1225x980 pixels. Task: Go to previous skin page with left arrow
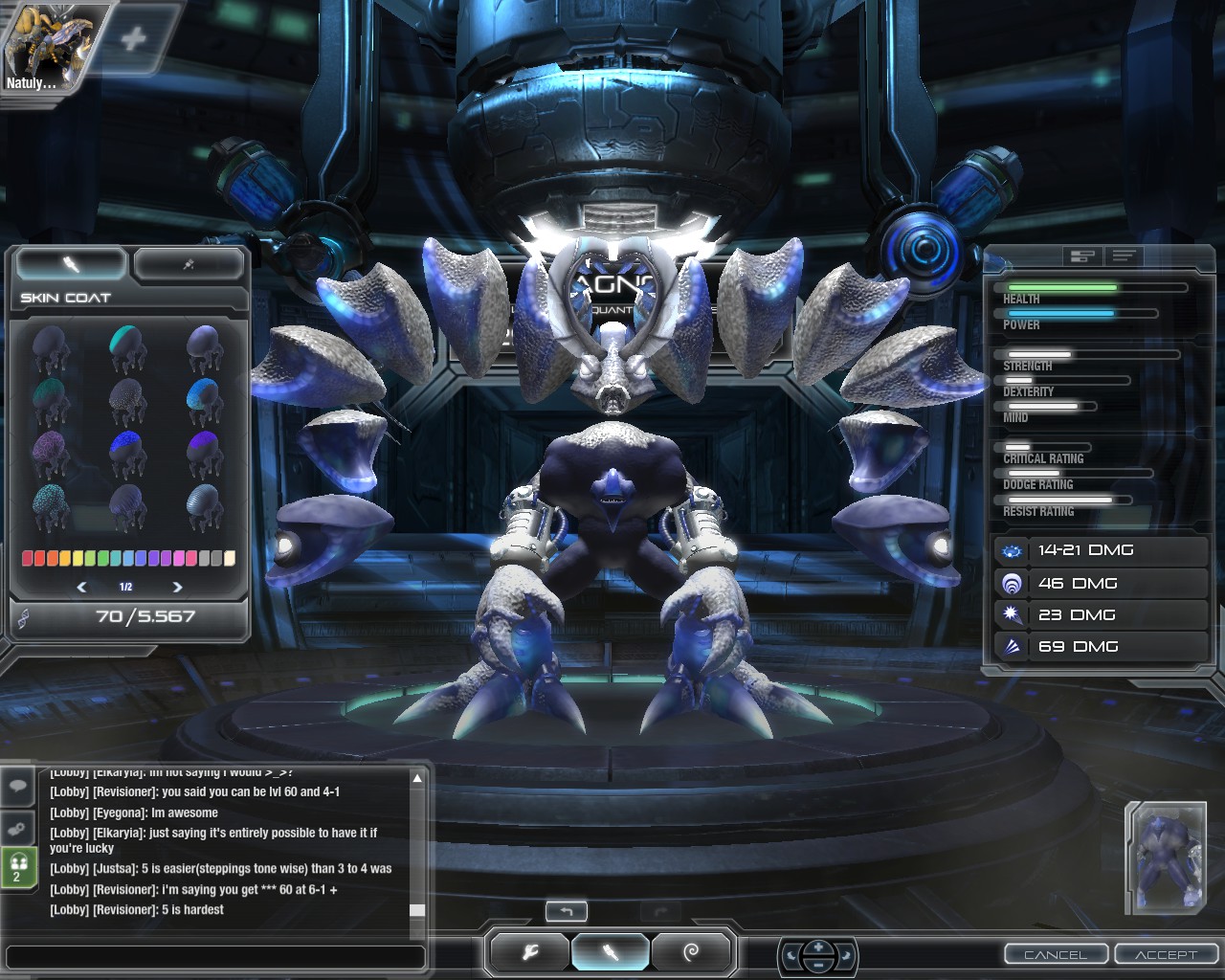[80, 586]
